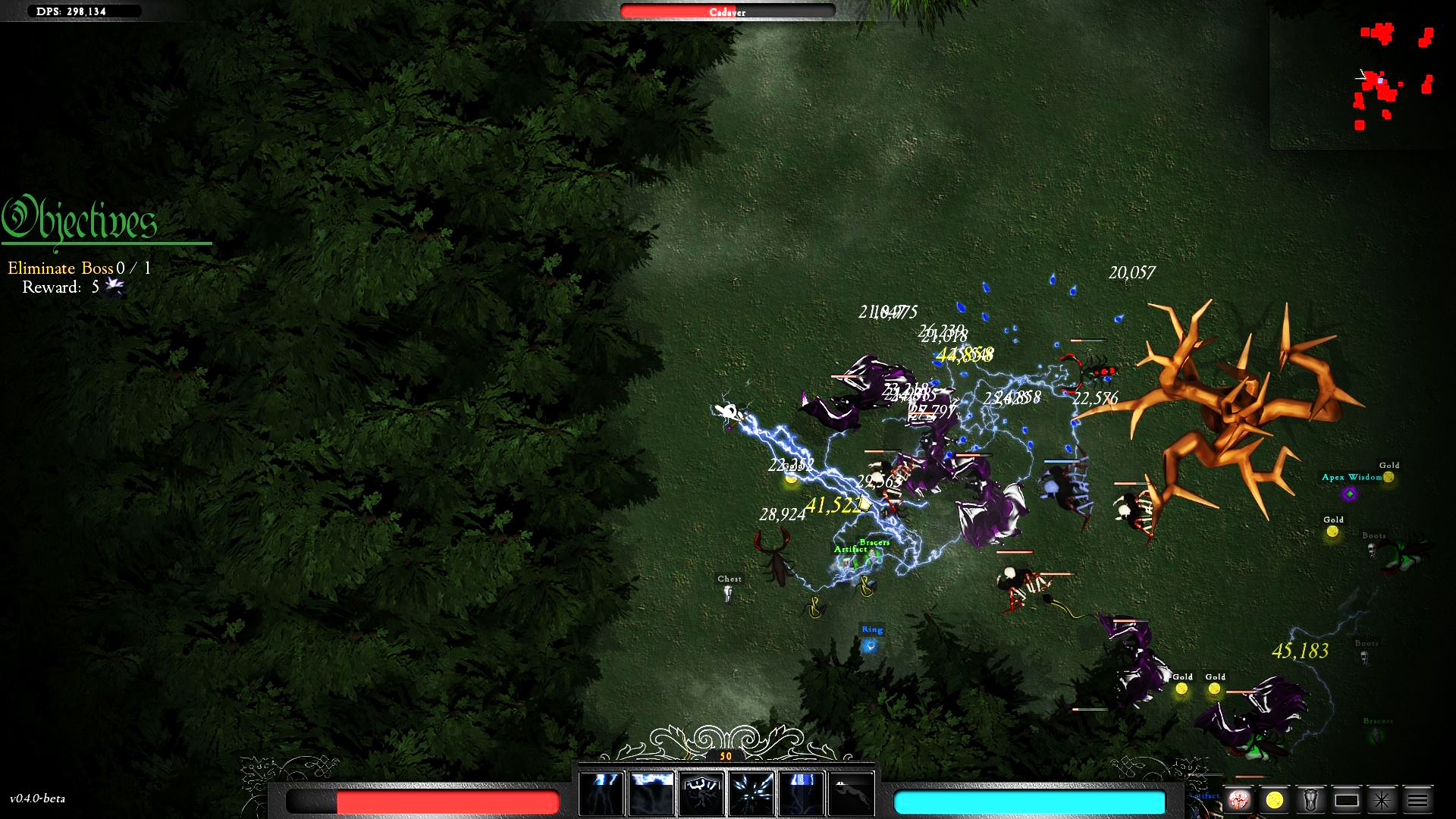
Task: Cast the first lightning ability in the hotbar
Action: [x=600, y=795]
